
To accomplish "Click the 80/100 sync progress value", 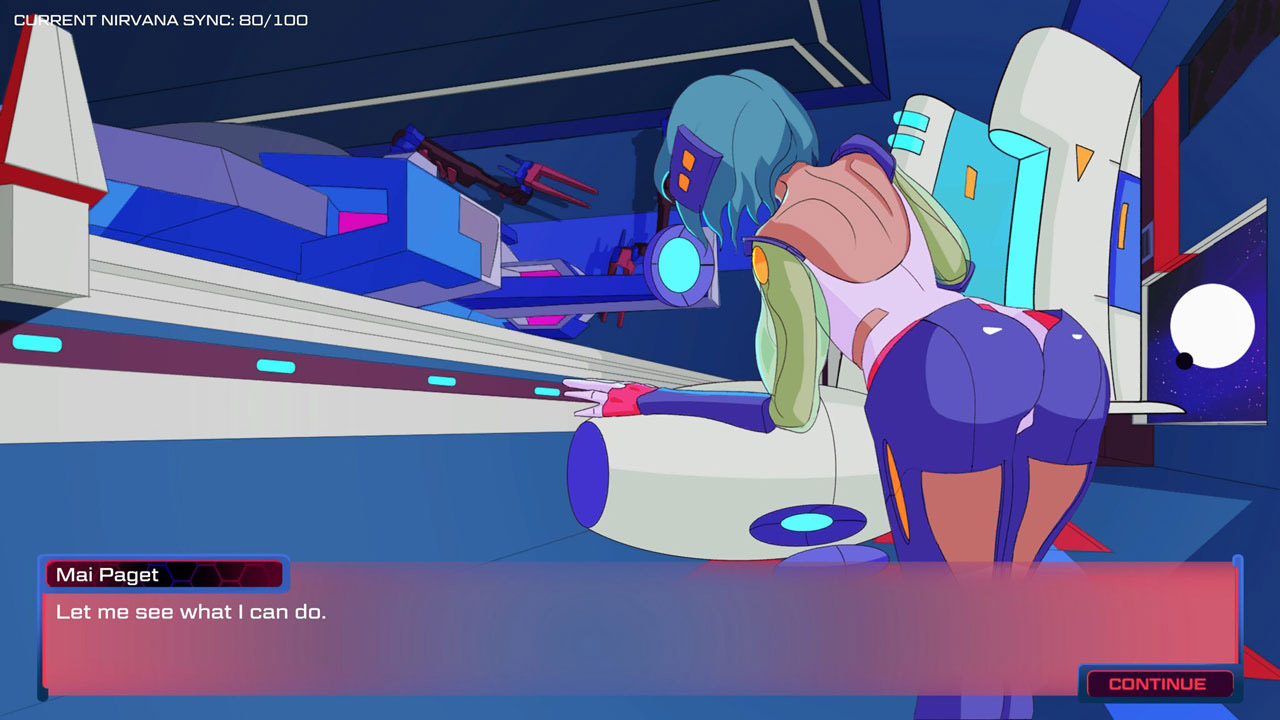I will [275, 18].
